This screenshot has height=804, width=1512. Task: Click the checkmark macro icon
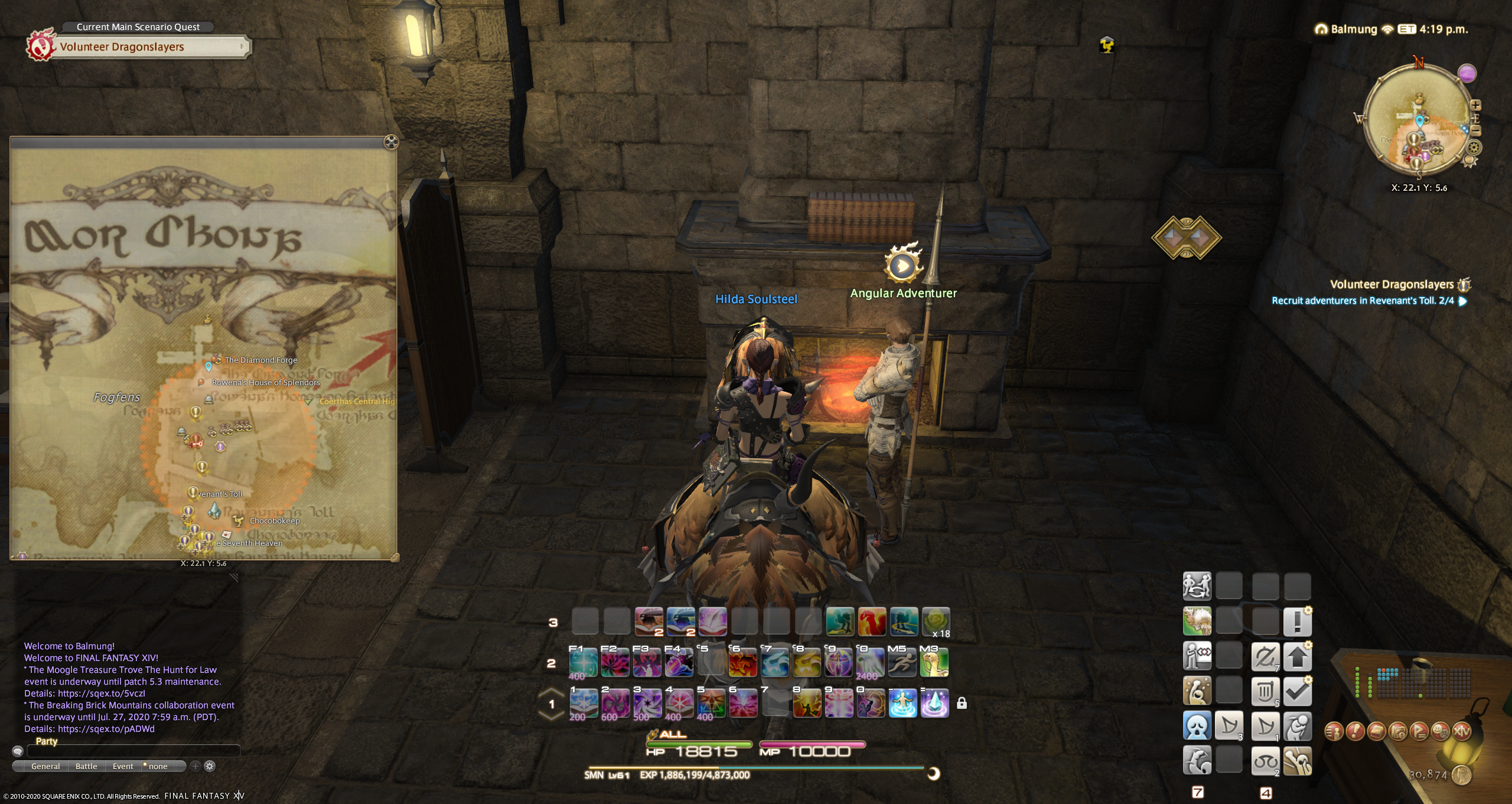1297,691
